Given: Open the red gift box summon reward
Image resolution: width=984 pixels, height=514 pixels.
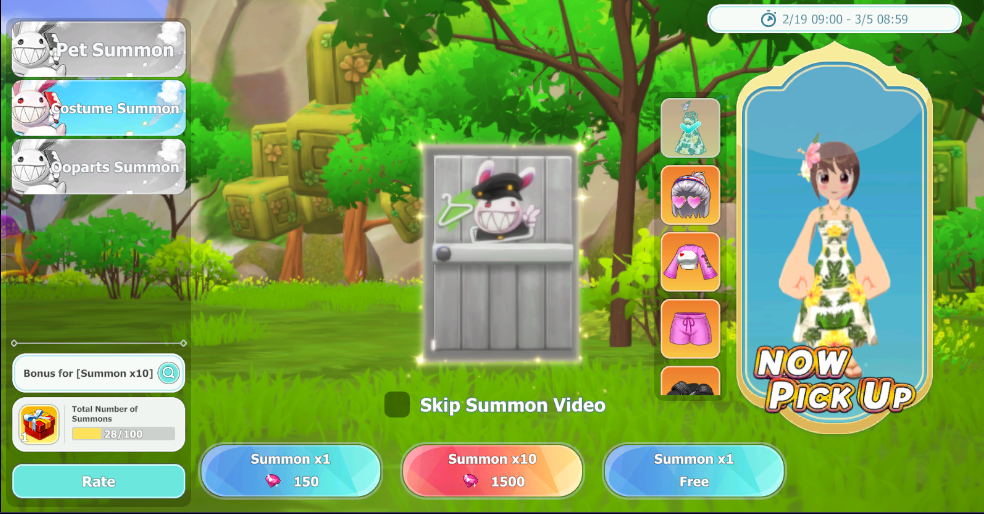Looking at the screenshot, I should pyautogui.click(x=40, y=424).
